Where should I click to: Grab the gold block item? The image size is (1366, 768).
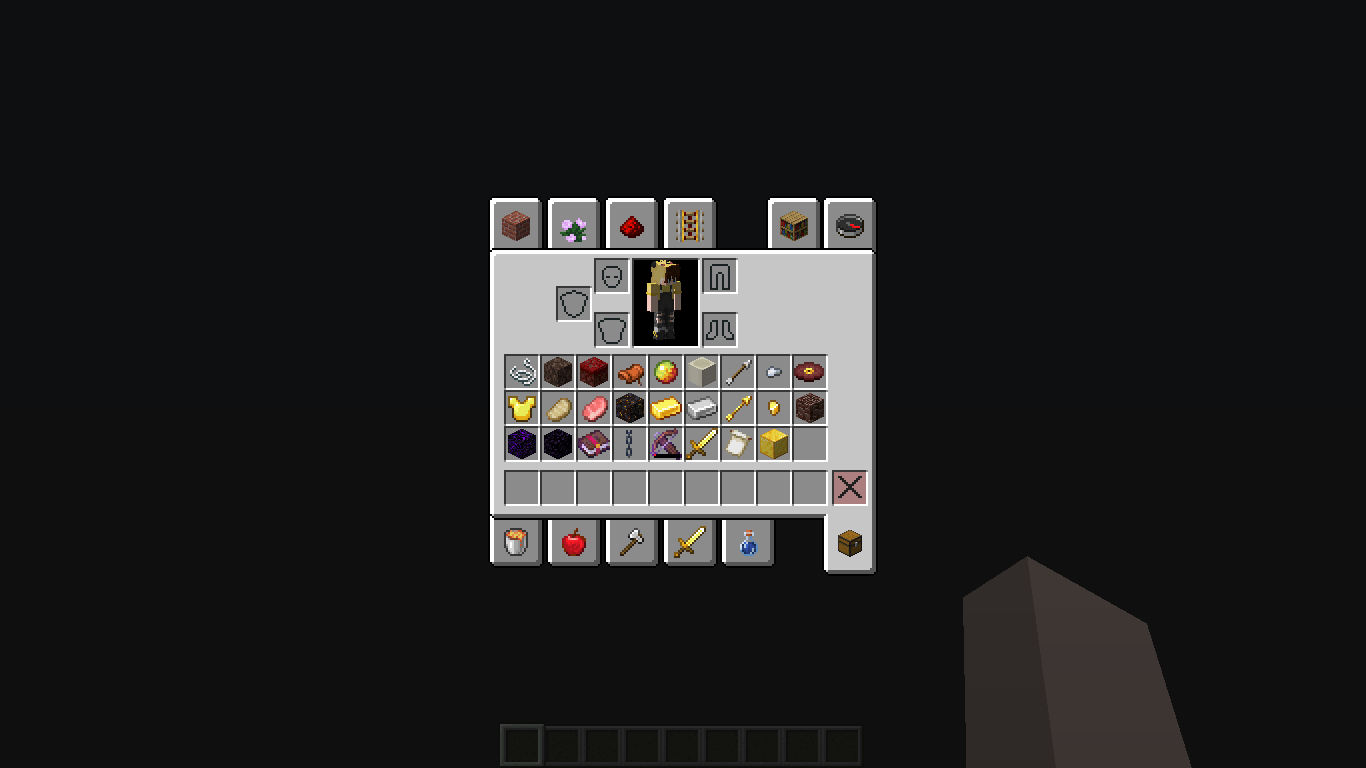773,443
